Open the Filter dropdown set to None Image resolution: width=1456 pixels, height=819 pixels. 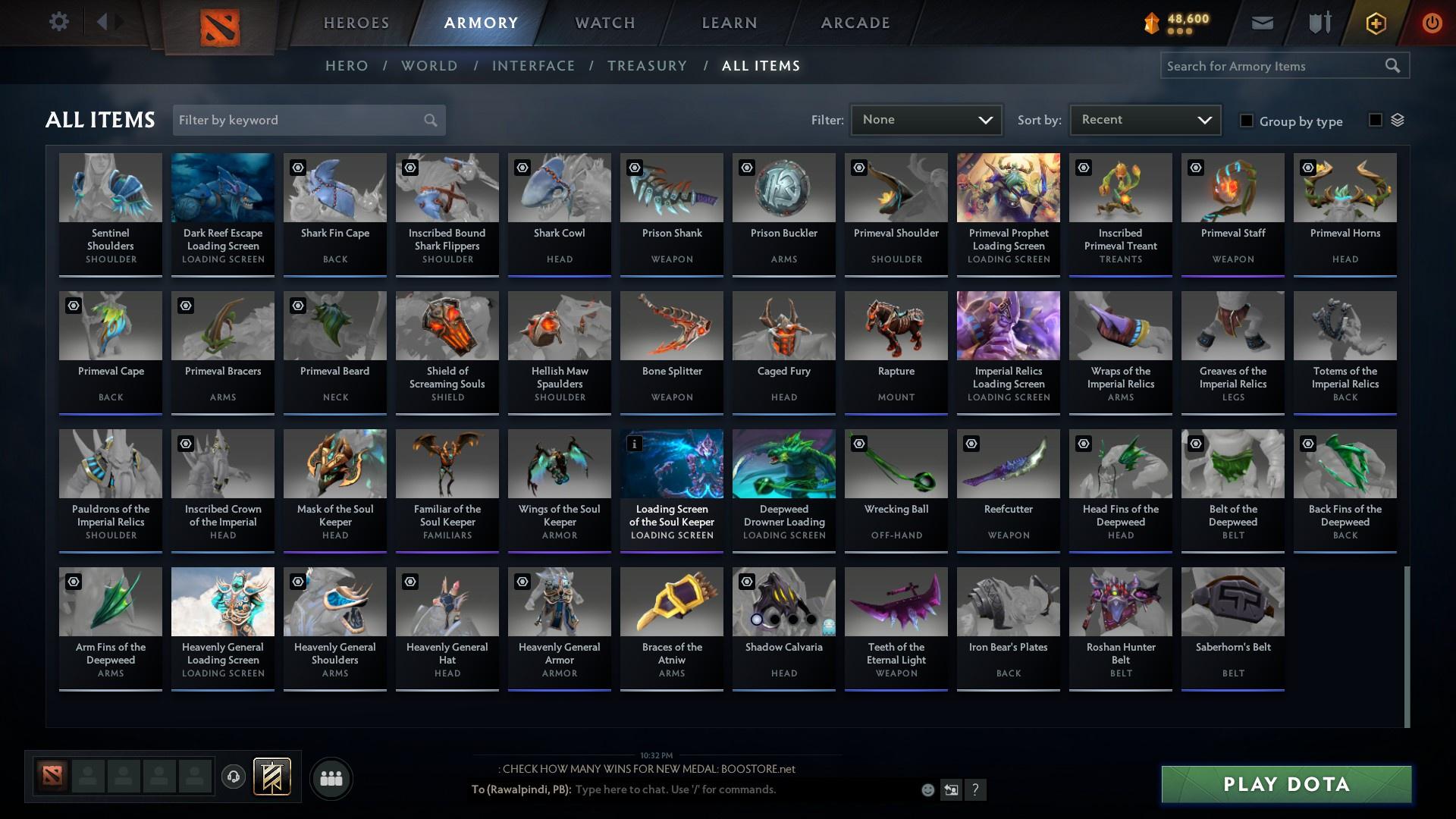pos(926,119)
